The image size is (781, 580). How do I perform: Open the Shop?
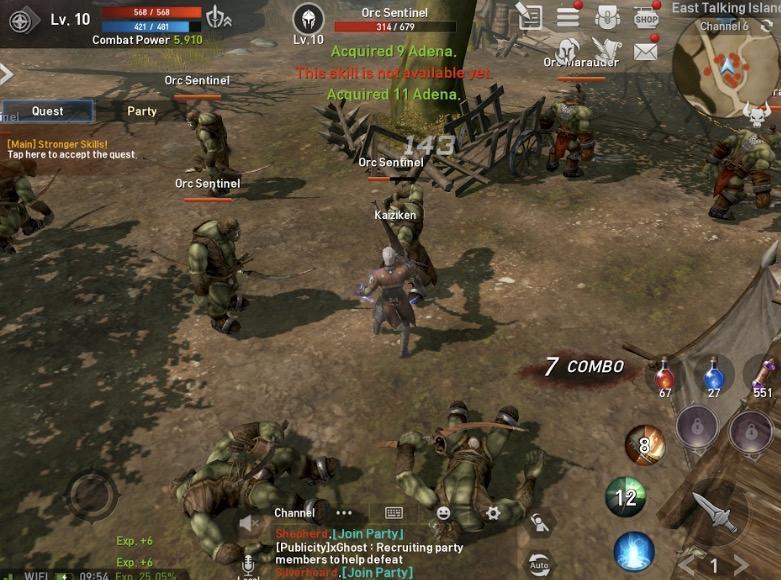pyautogui.click(x=647, y=16)
